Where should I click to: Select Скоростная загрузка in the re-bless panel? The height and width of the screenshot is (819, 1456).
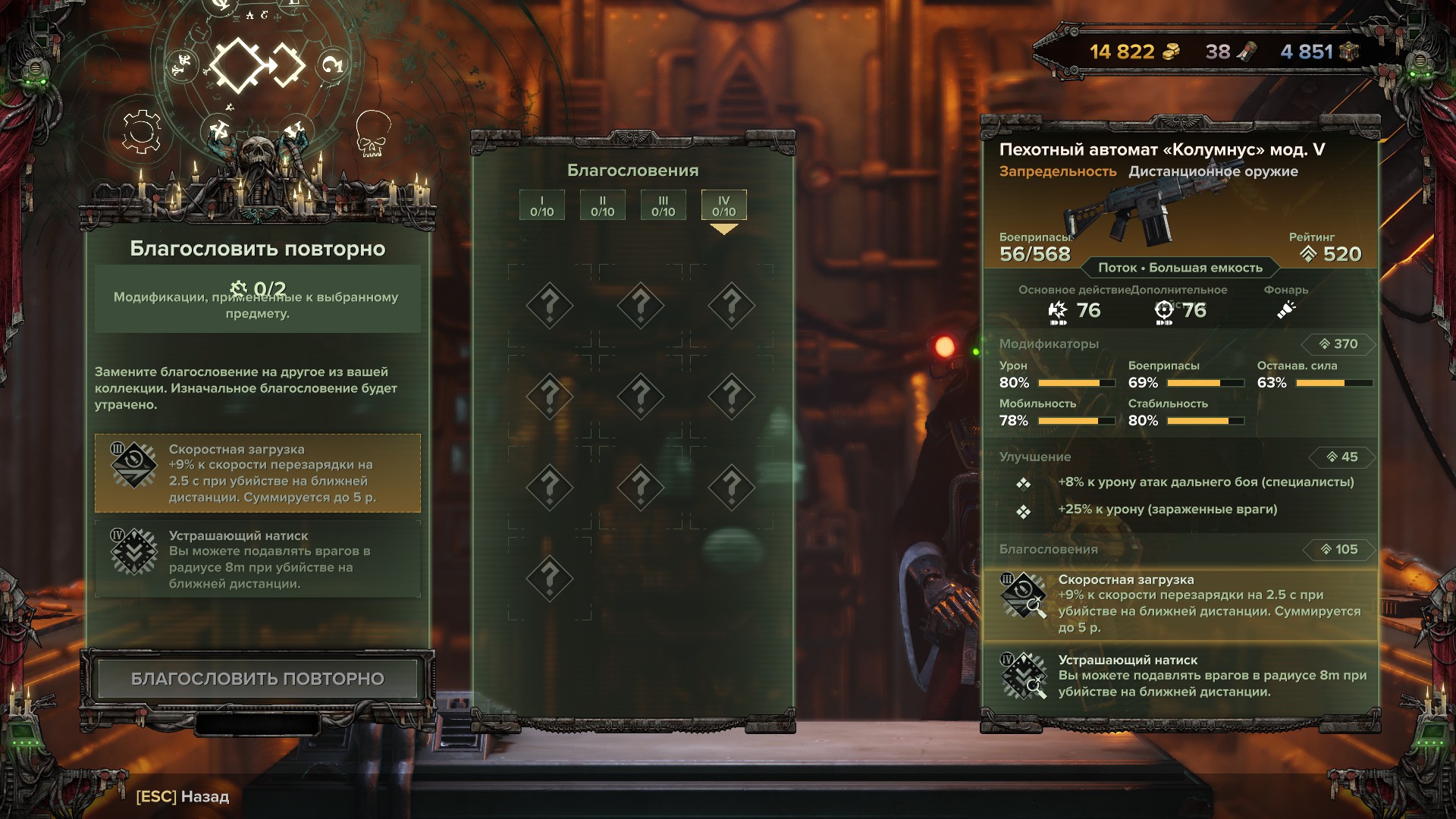257,473
